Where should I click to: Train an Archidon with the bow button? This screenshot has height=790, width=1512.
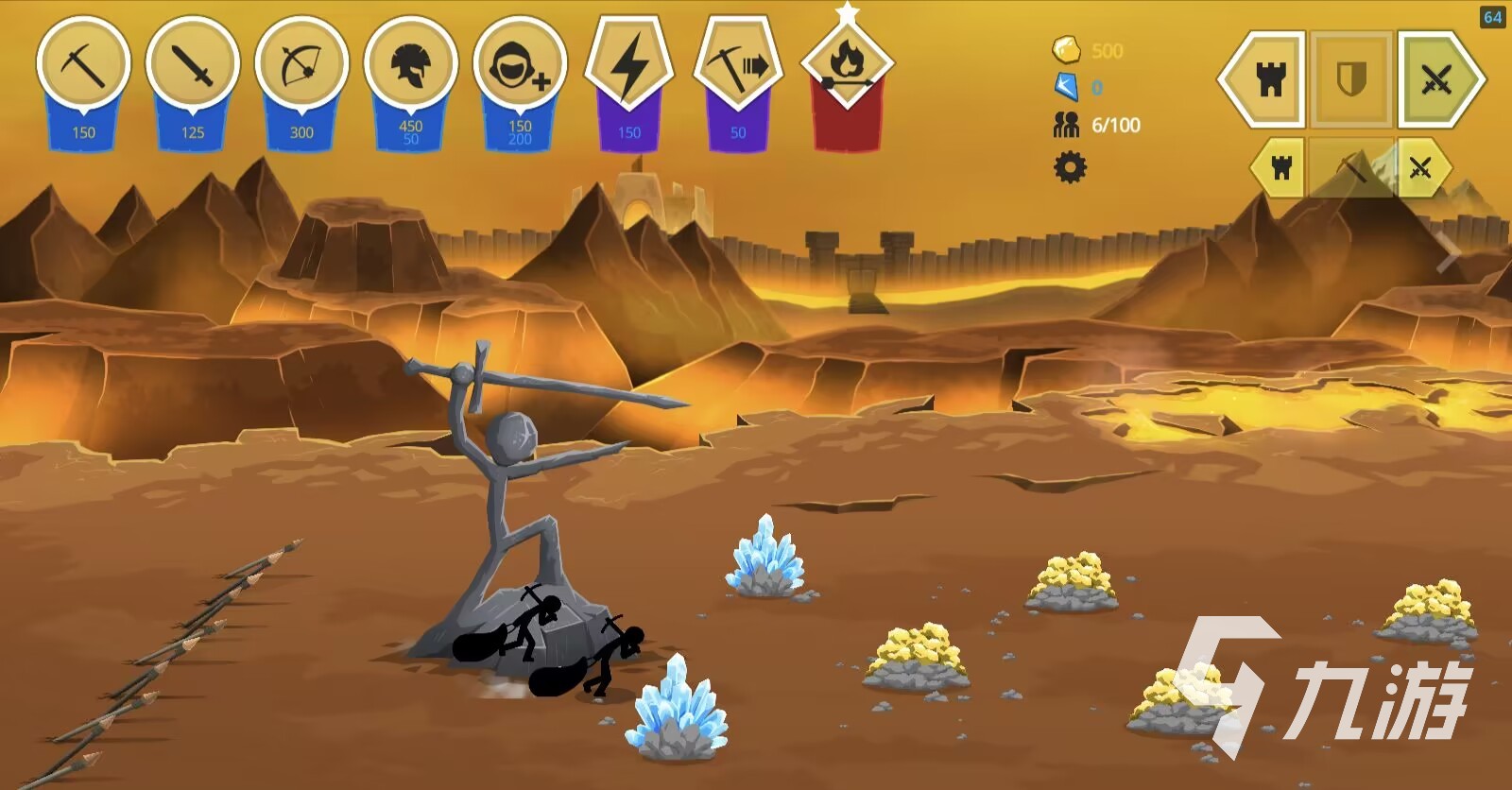point(301,64)
